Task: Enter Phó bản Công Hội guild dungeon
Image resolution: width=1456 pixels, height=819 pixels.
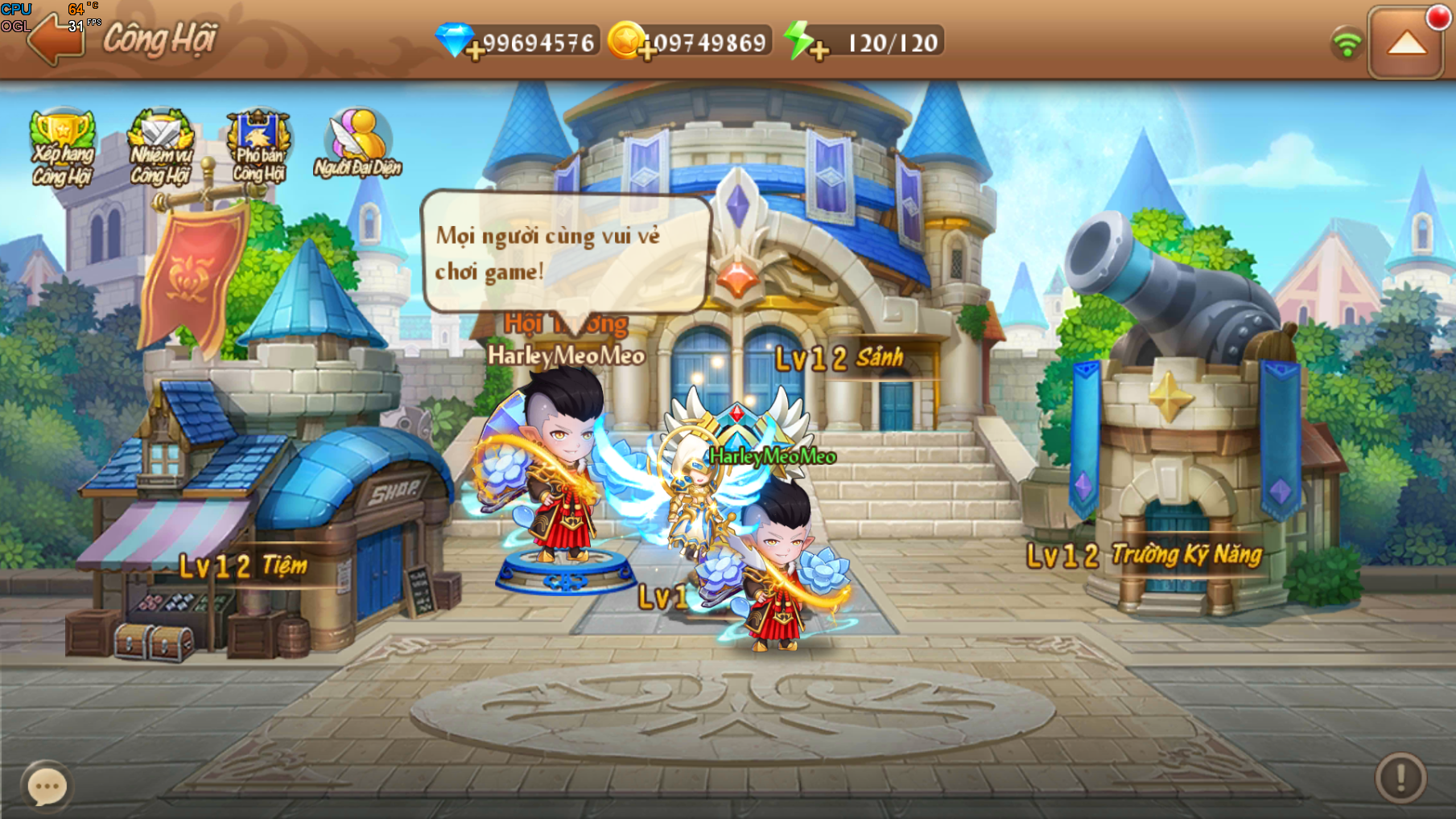Action: [258, 147]
